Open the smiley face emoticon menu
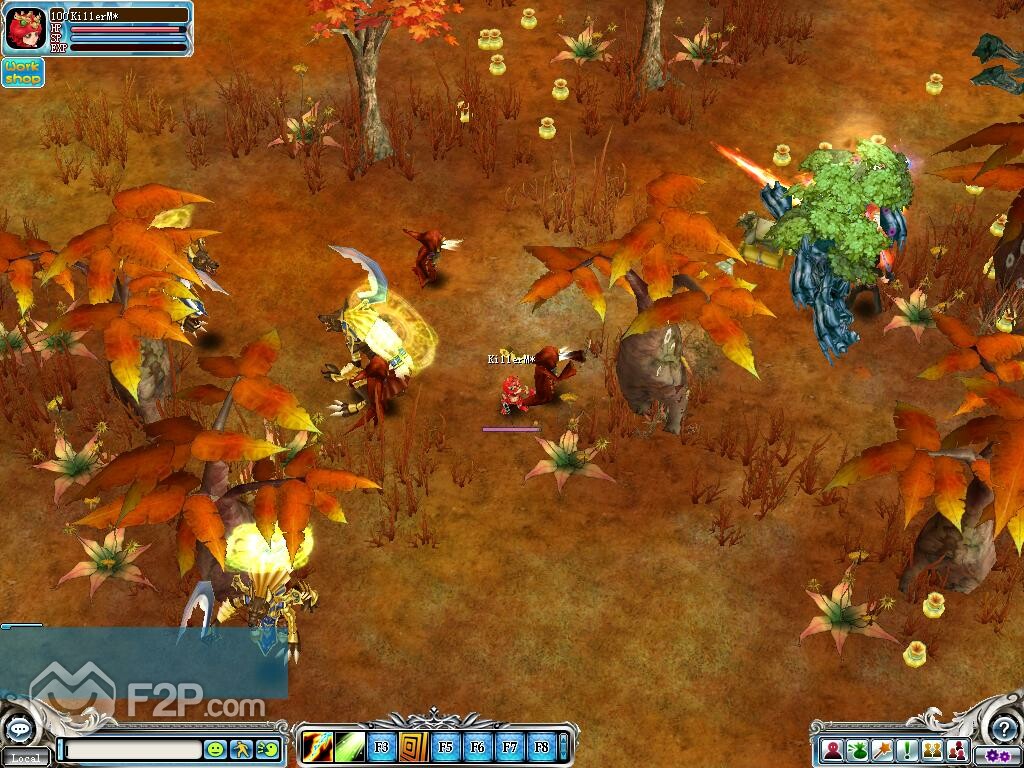1024x768 pixels. click(215, 748)
